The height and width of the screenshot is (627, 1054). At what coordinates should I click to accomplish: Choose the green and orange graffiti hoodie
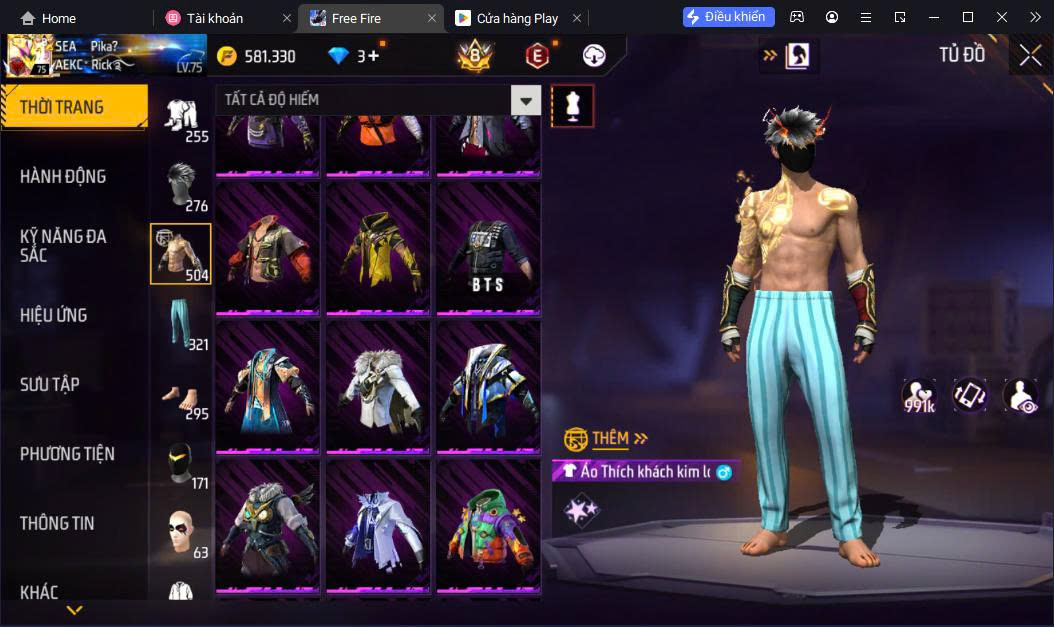pos(488,527)
